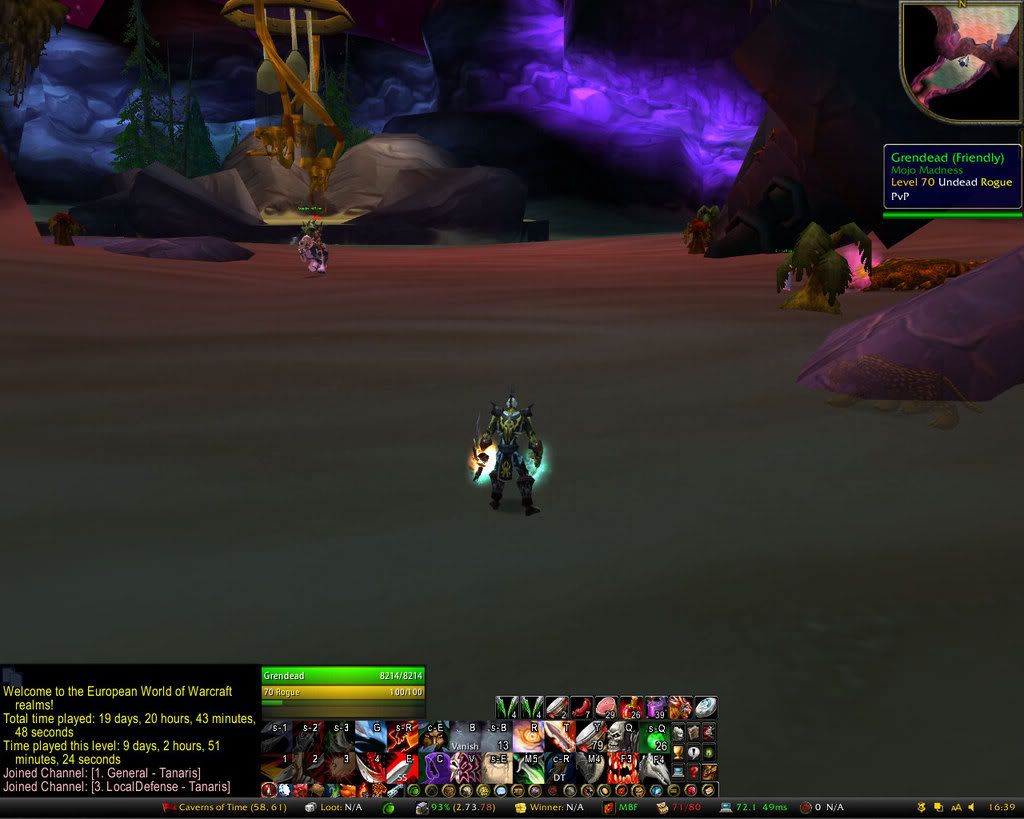Screen dimensions: 1024x819
Task: Use the skull ability bound to Q
Action: click(x=623, y=738)
